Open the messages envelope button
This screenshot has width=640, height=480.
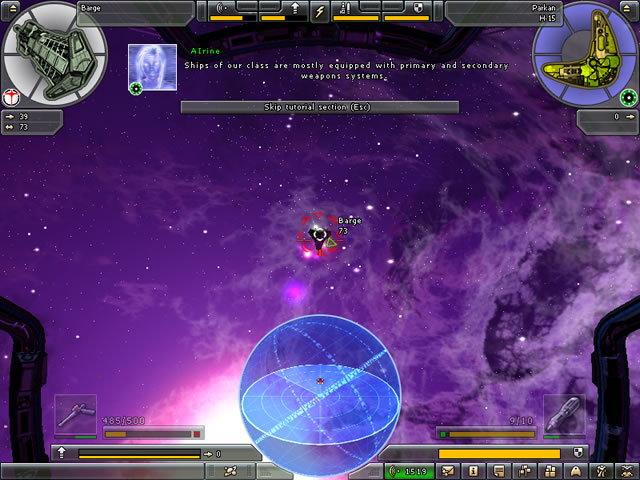449,471
